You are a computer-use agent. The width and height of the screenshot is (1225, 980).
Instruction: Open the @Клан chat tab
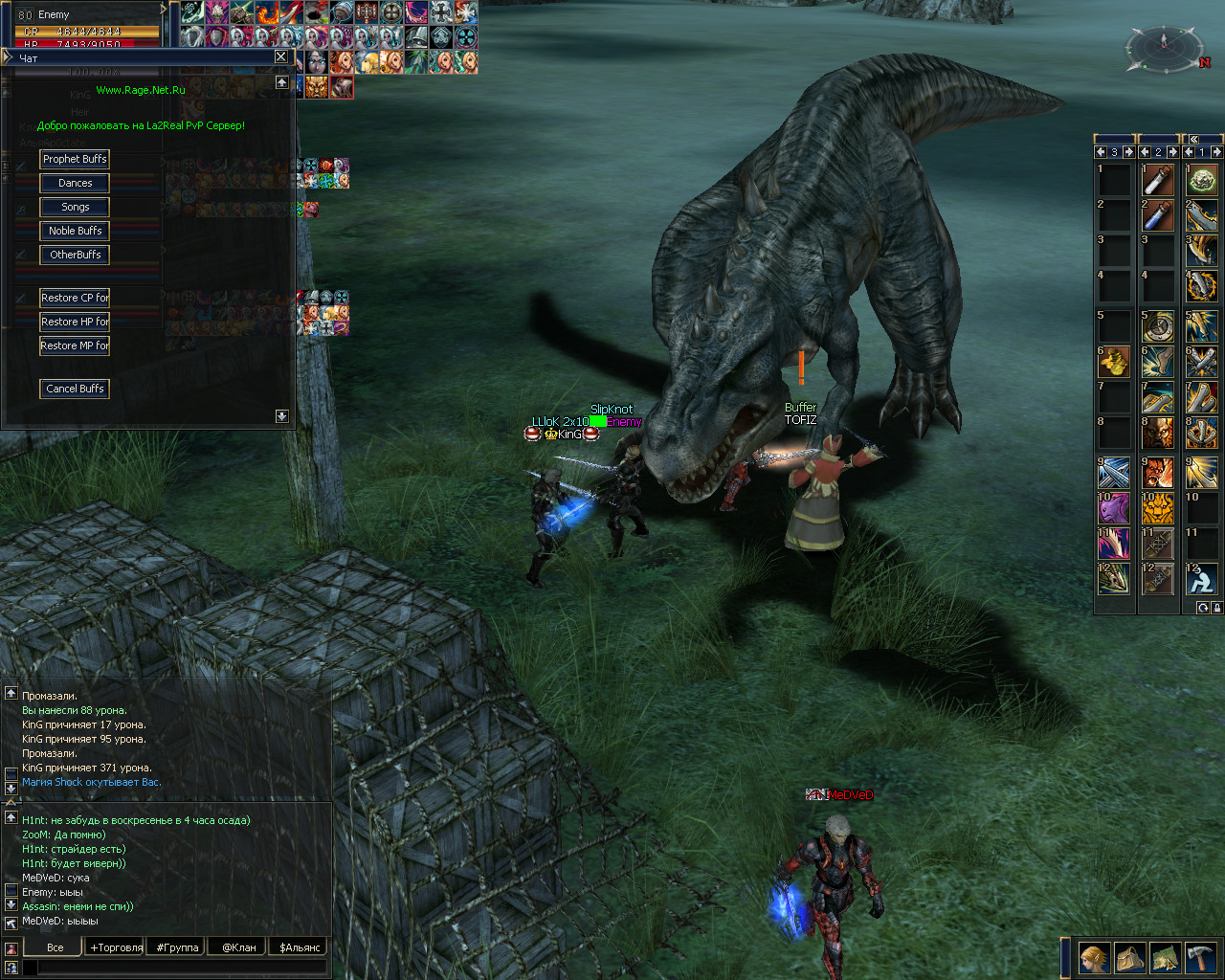238,947
